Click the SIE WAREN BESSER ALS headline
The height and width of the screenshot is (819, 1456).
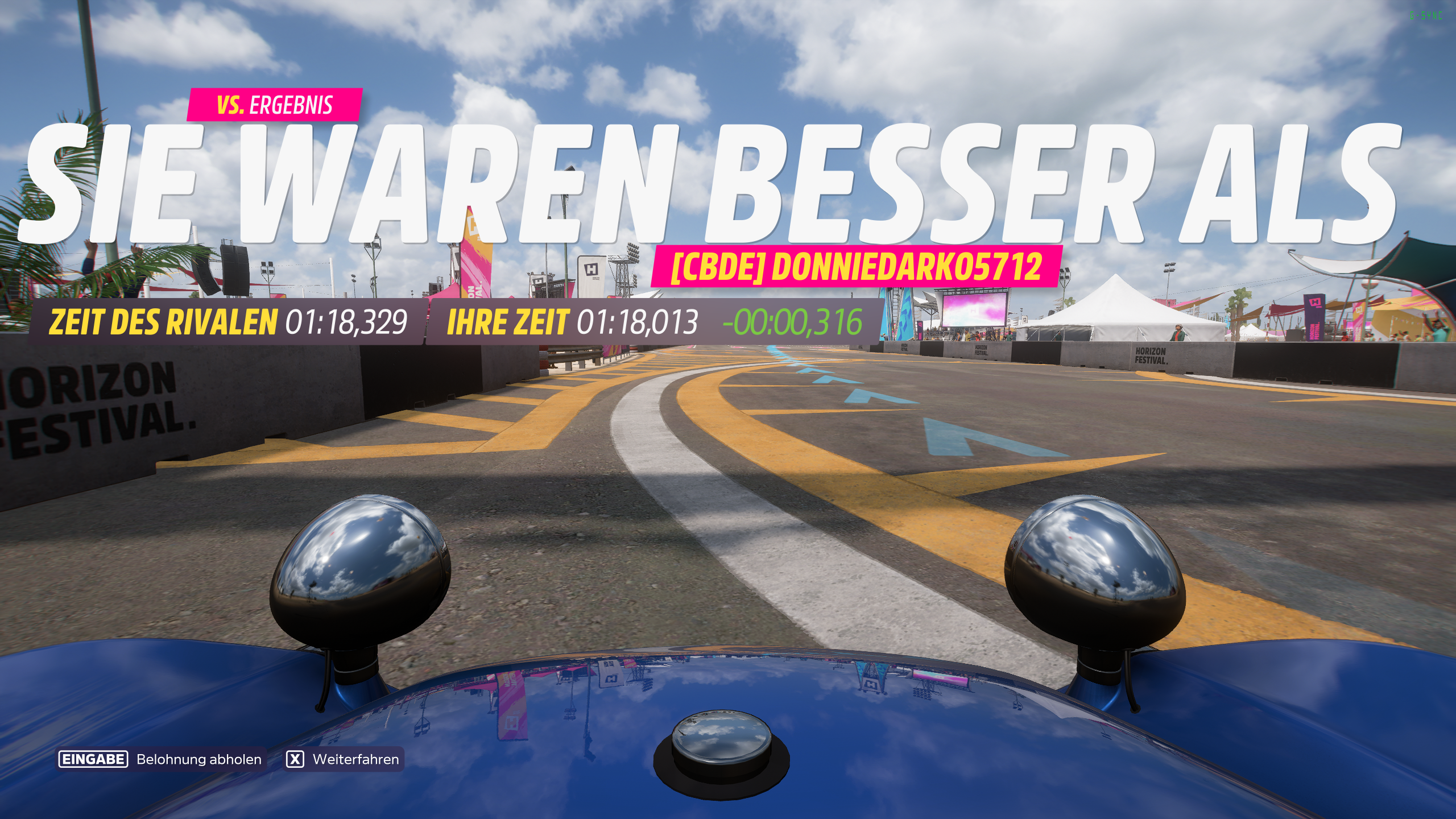pyautogui.click(x=728, y=182)
